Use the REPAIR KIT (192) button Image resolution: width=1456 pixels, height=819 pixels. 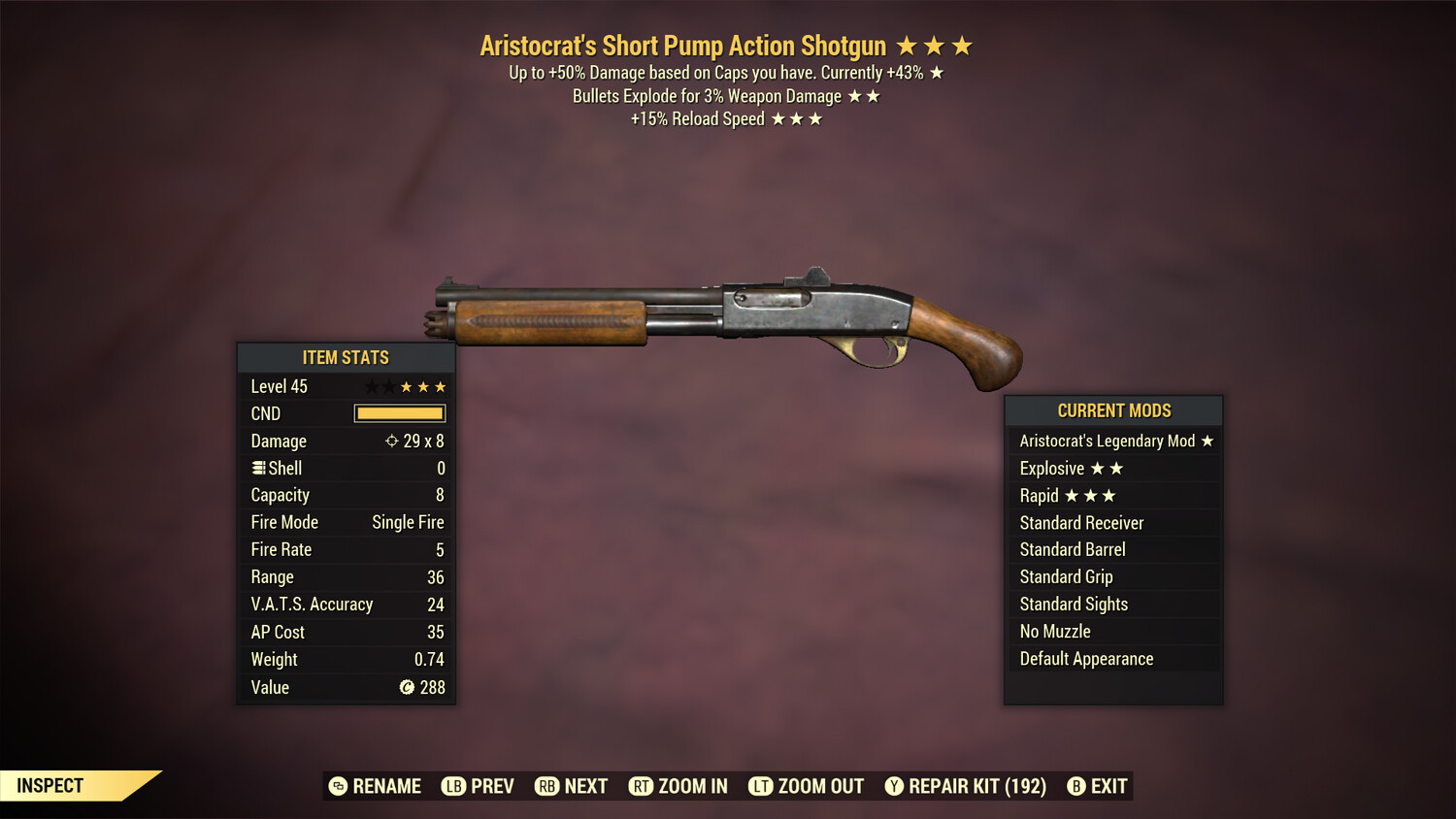click(x=976, y=786)
